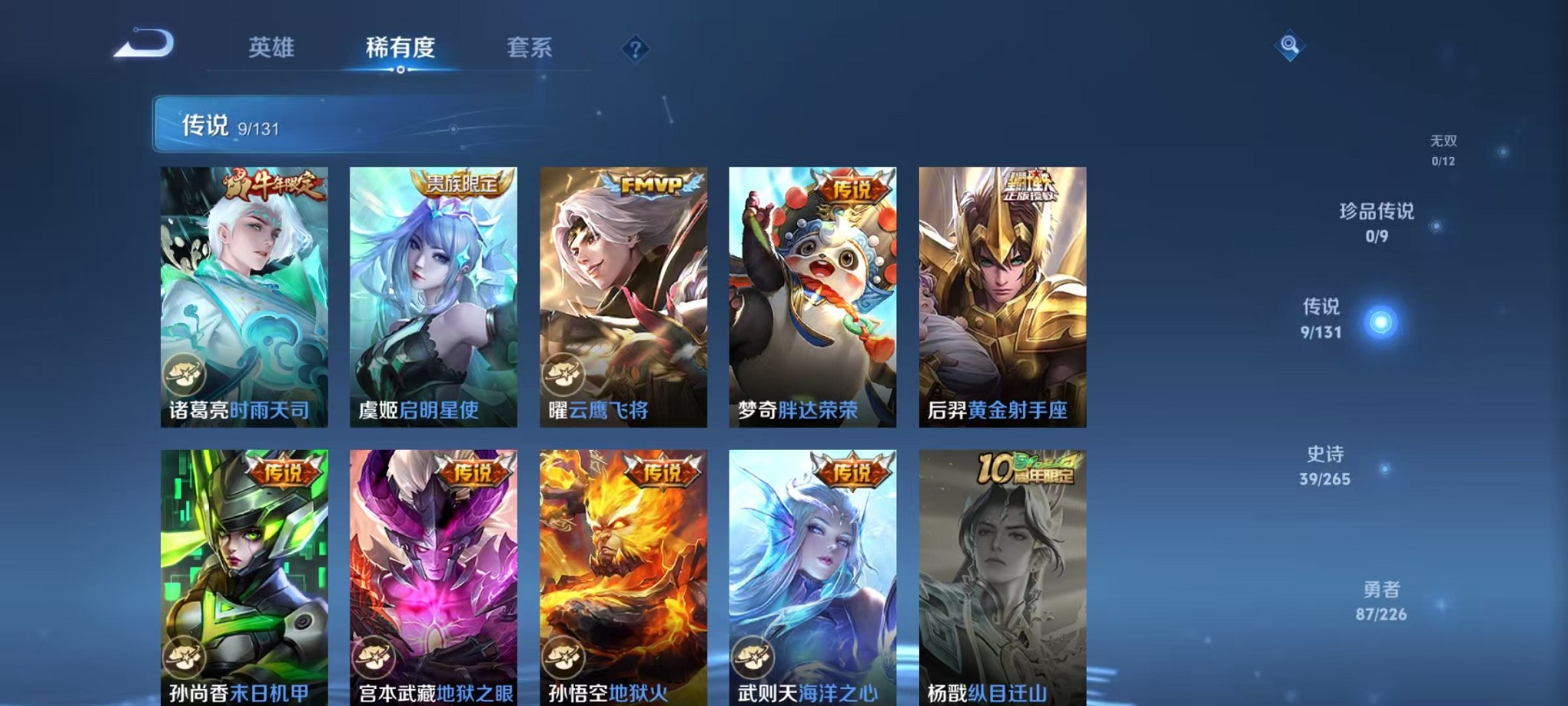
Task: Open the help question mark icon
Action: [x=635, y=50]
